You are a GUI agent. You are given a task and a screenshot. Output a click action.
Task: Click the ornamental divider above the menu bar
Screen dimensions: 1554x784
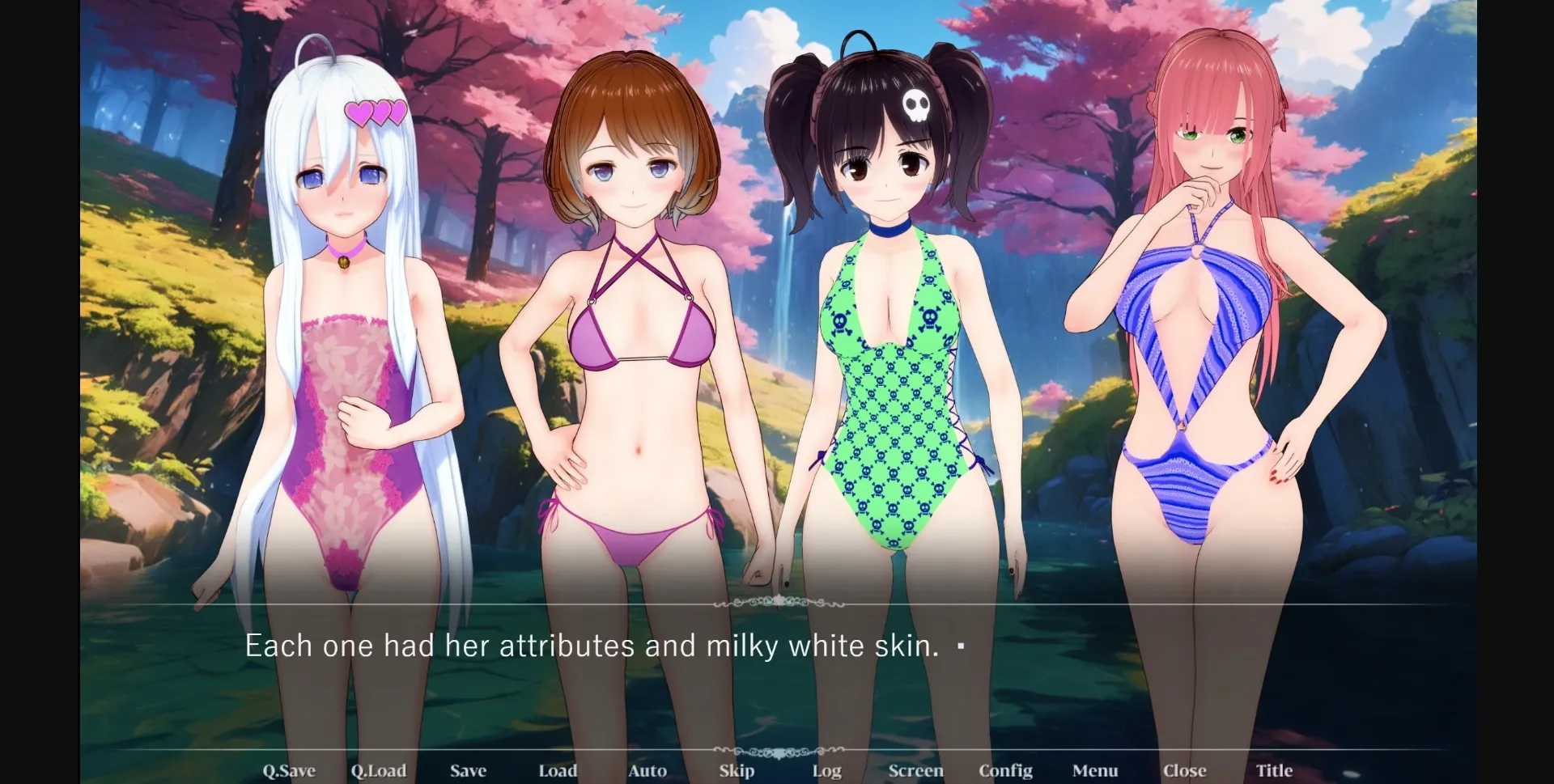pyautogui.click(x=777, y=751)
